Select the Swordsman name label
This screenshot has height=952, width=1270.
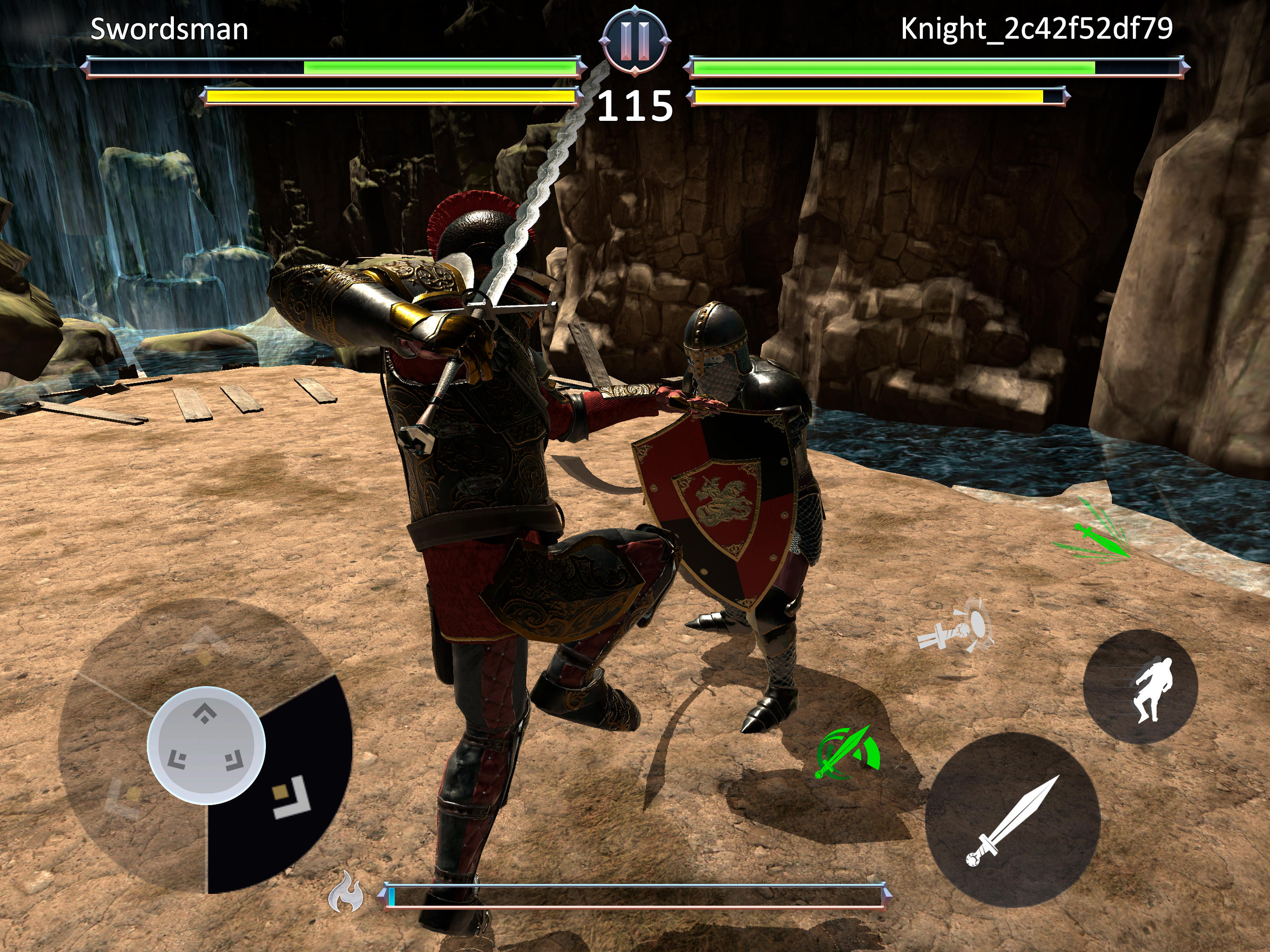tap(169, 28)
